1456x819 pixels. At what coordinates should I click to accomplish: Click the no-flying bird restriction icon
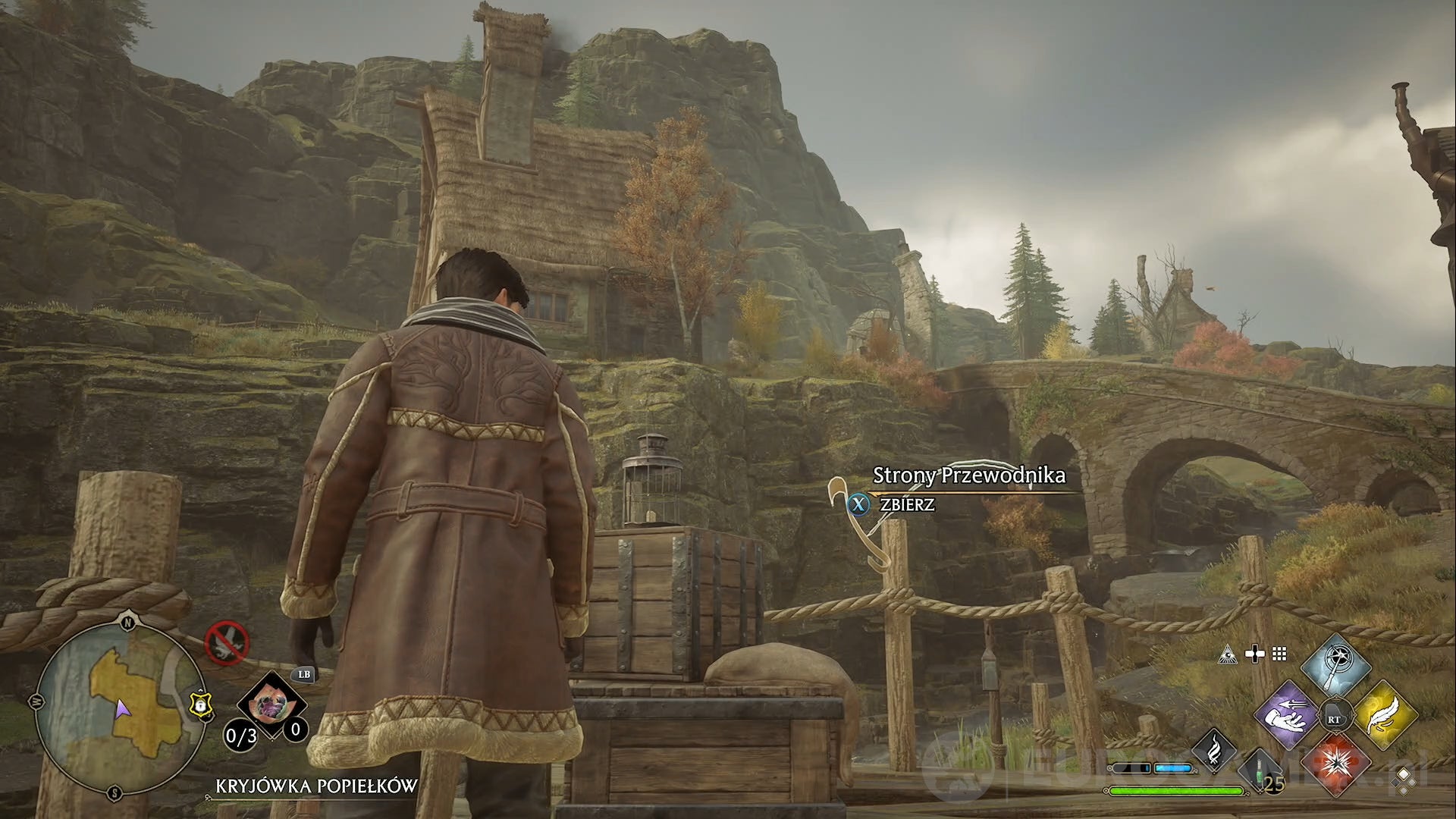227,643
